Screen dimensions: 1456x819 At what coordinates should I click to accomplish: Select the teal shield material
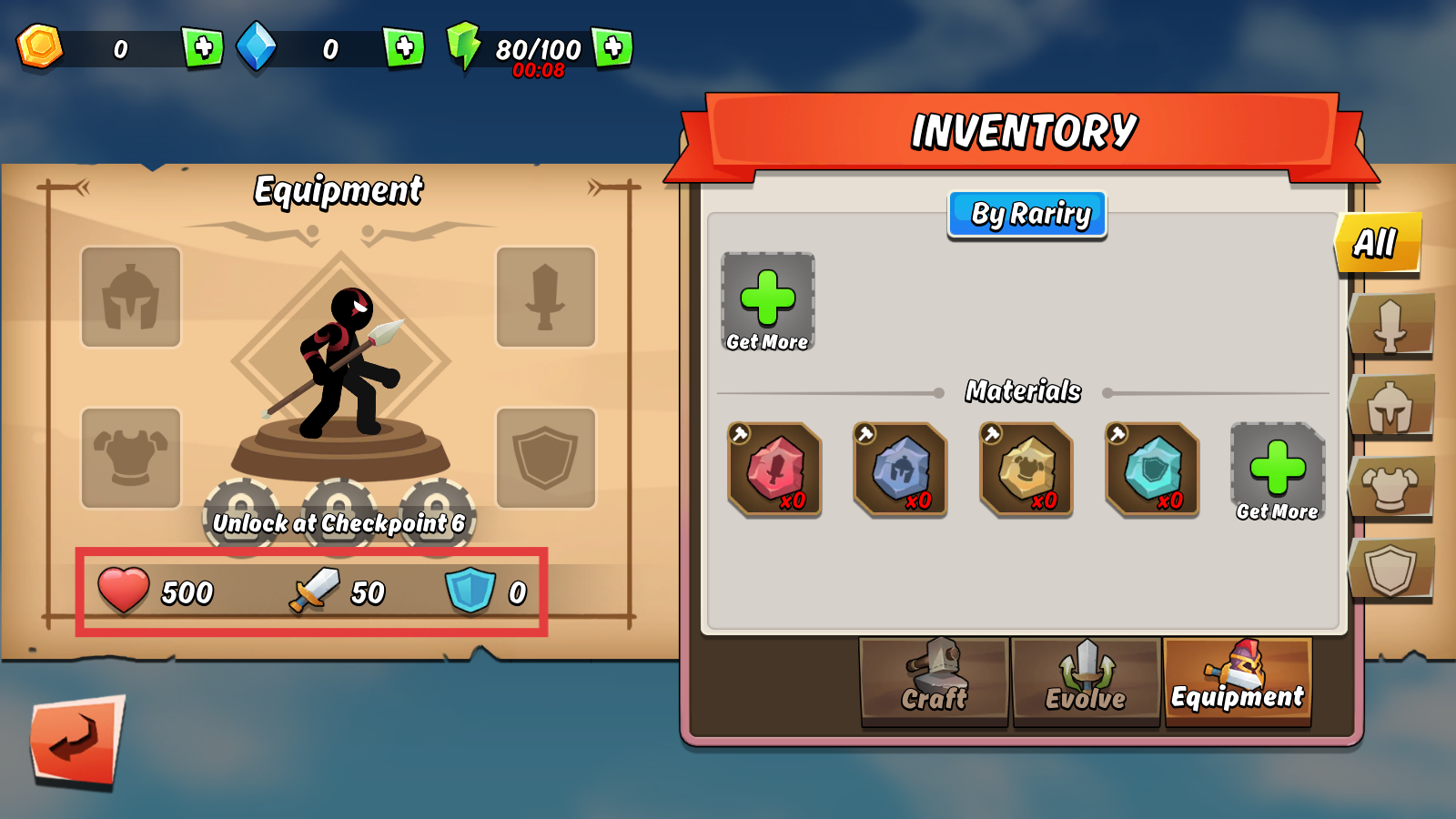[1152, 470]
